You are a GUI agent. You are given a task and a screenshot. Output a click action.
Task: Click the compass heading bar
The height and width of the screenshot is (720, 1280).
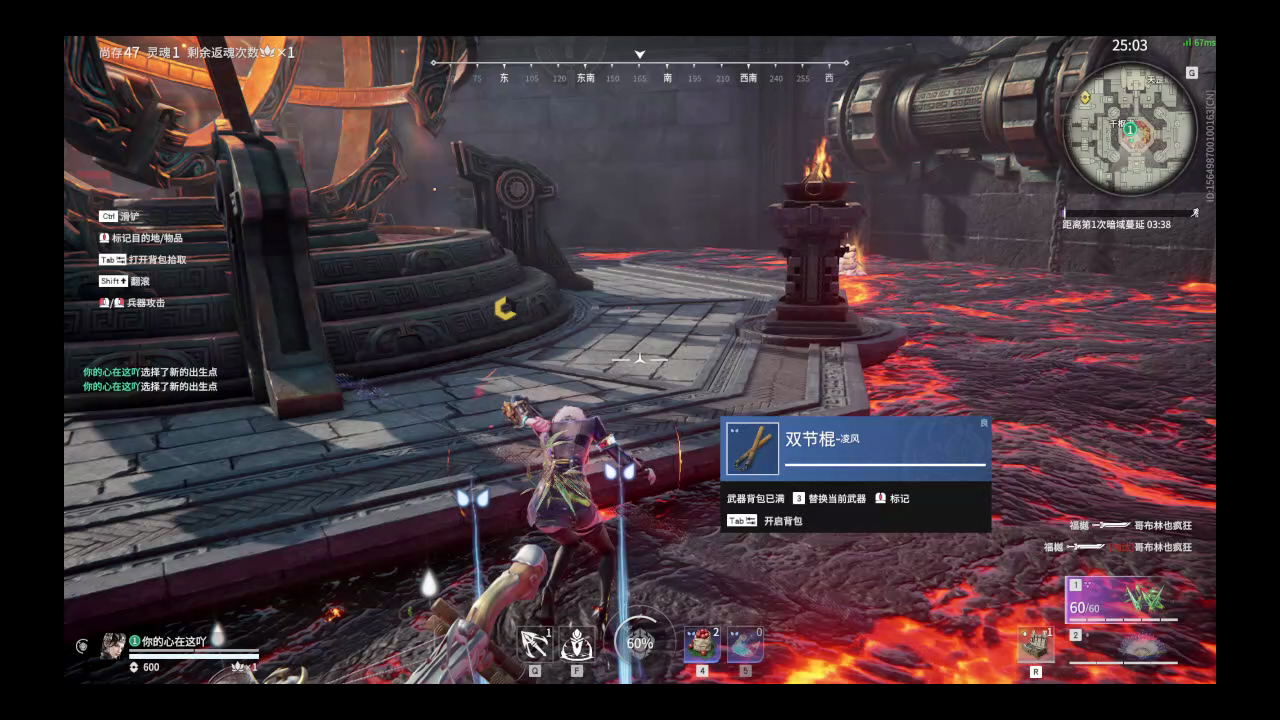click(640, 70)
